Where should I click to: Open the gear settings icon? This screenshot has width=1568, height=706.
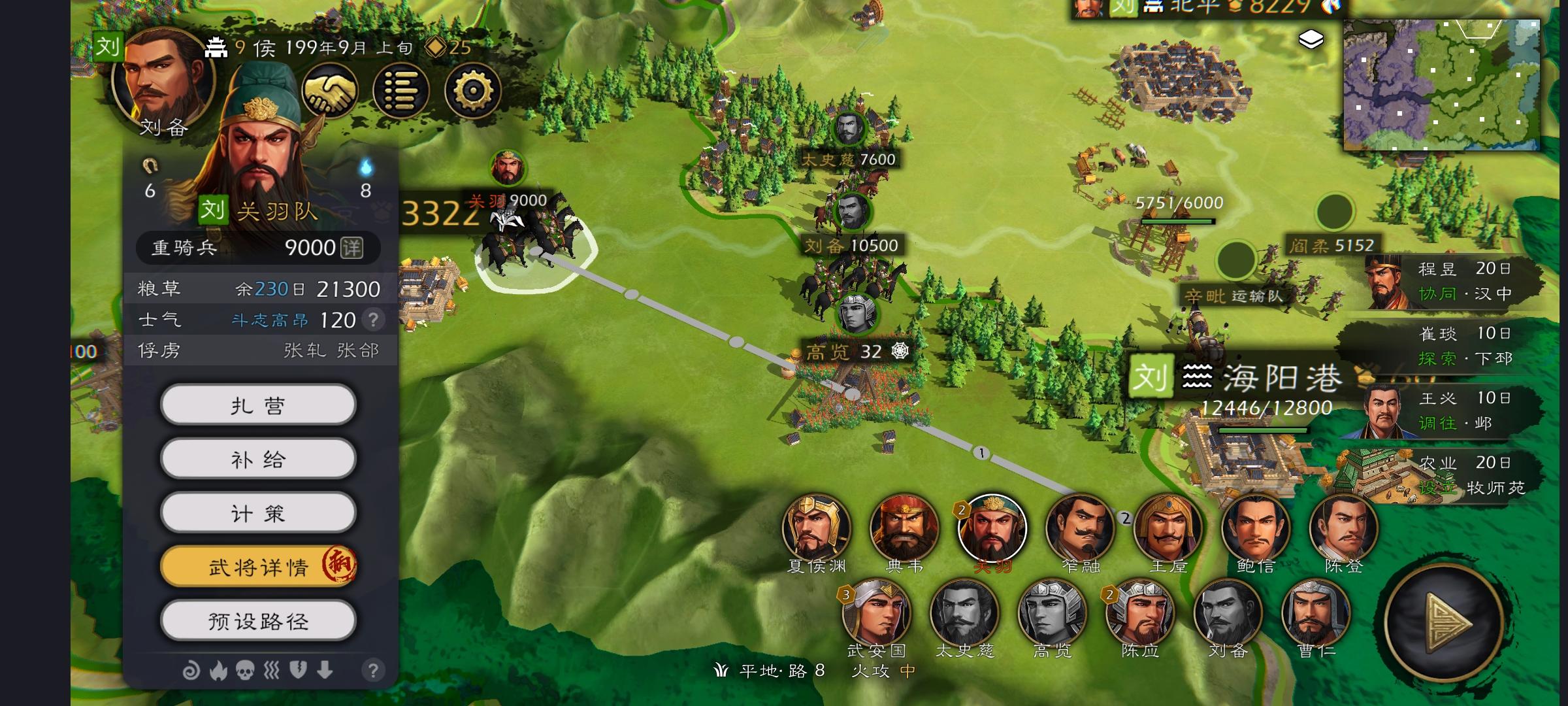click(472, 91)
